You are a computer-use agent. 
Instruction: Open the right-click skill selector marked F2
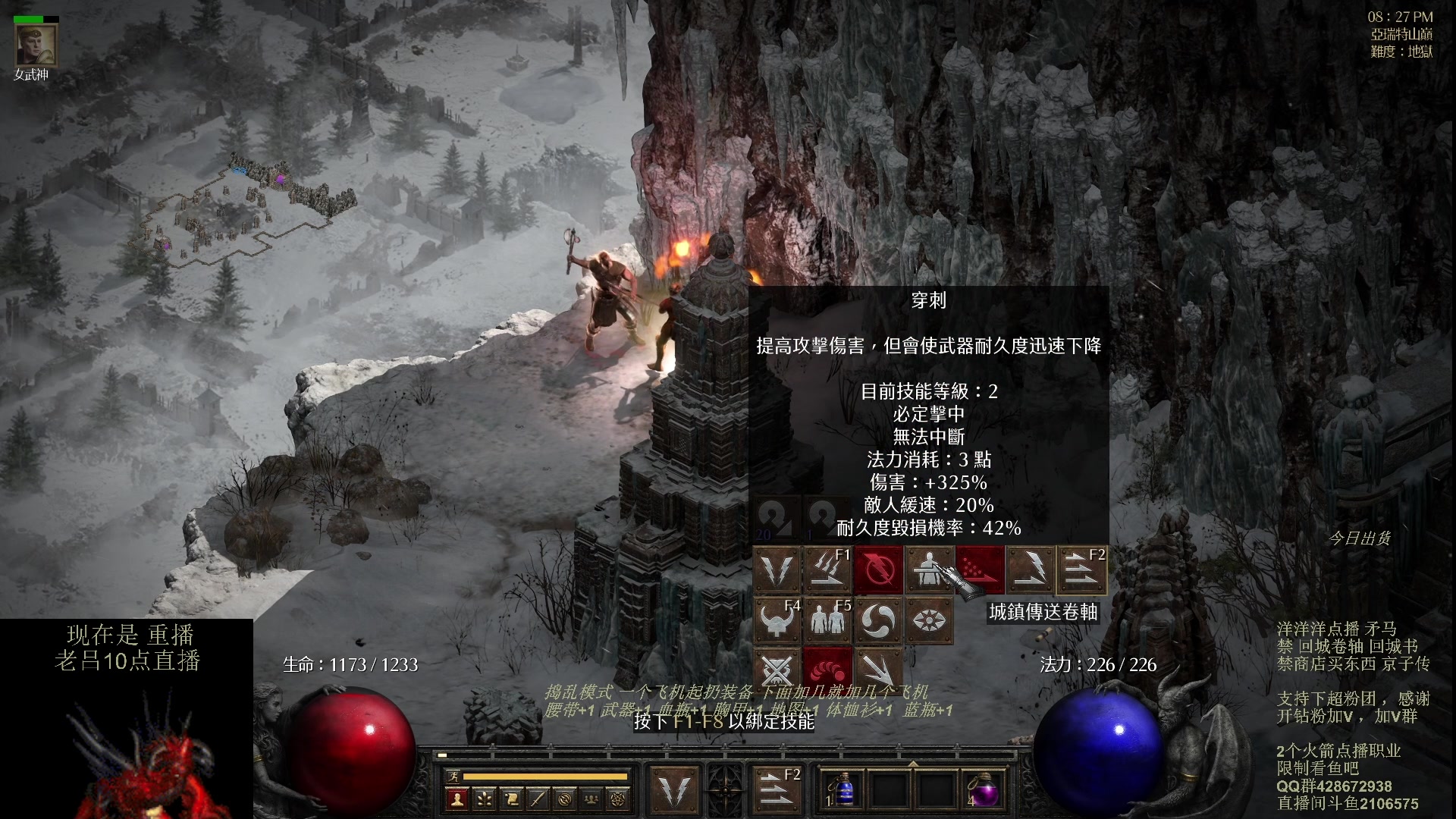point(777,790)
